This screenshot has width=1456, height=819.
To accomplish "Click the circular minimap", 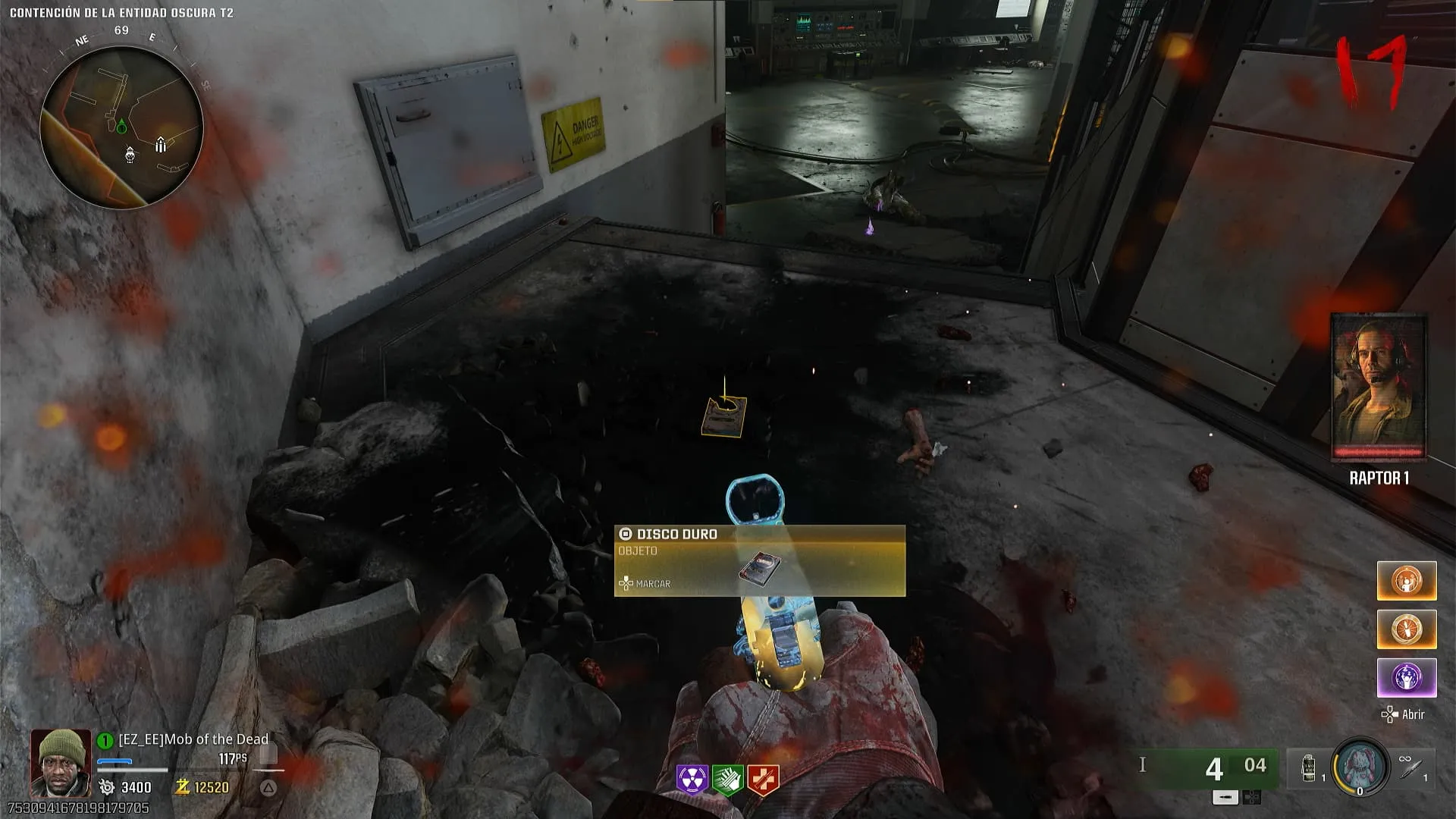I will tap(121, 127).
